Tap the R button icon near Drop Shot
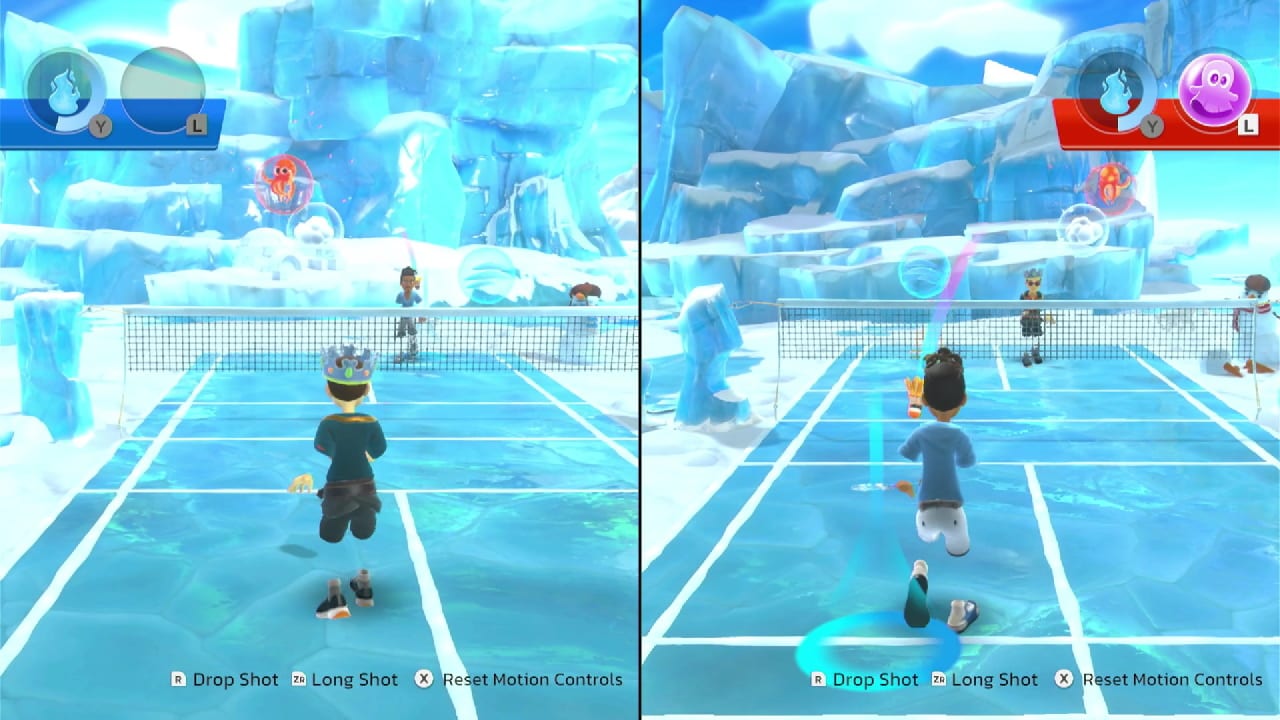 point(178,679)
